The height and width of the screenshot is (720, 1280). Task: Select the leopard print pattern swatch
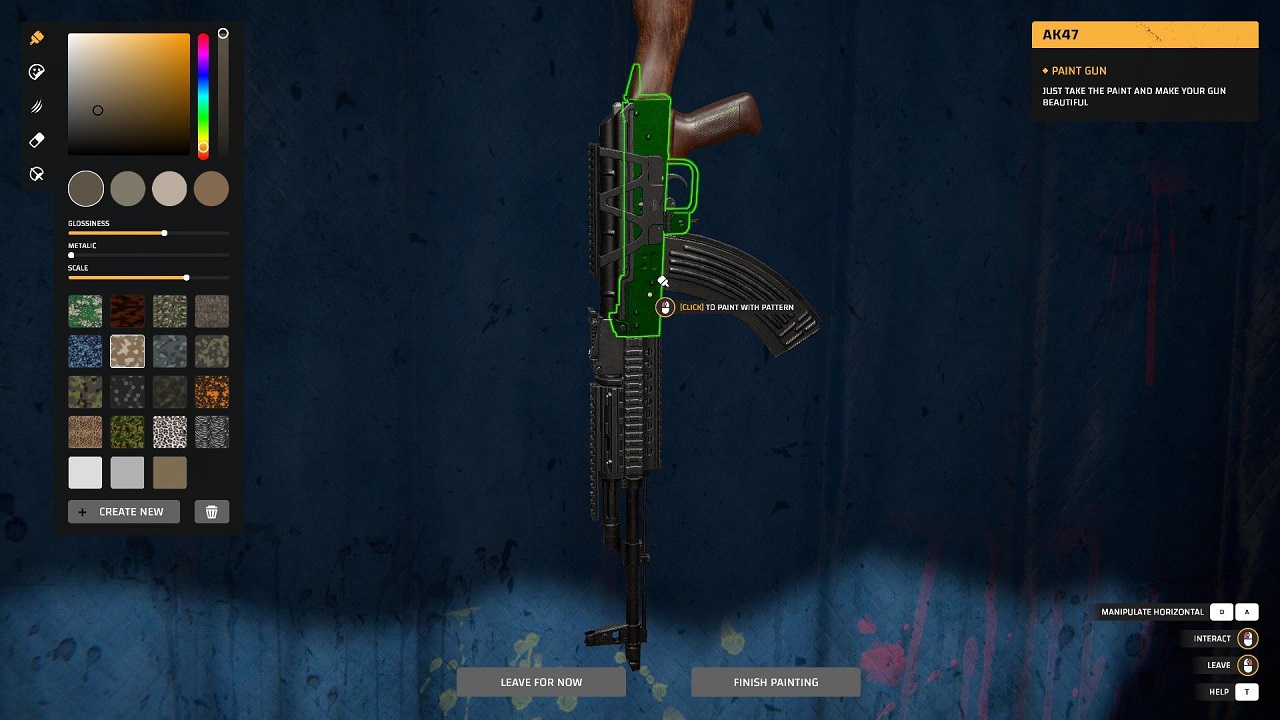click(169, 431)
